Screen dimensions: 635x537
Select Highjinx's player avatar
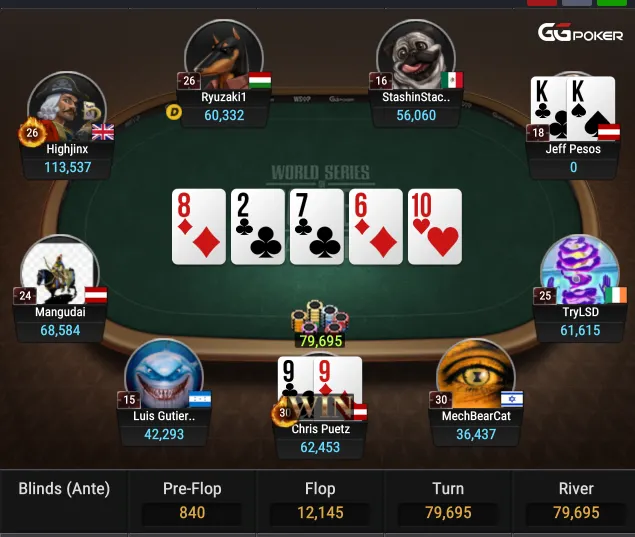(x=66, y=108)
